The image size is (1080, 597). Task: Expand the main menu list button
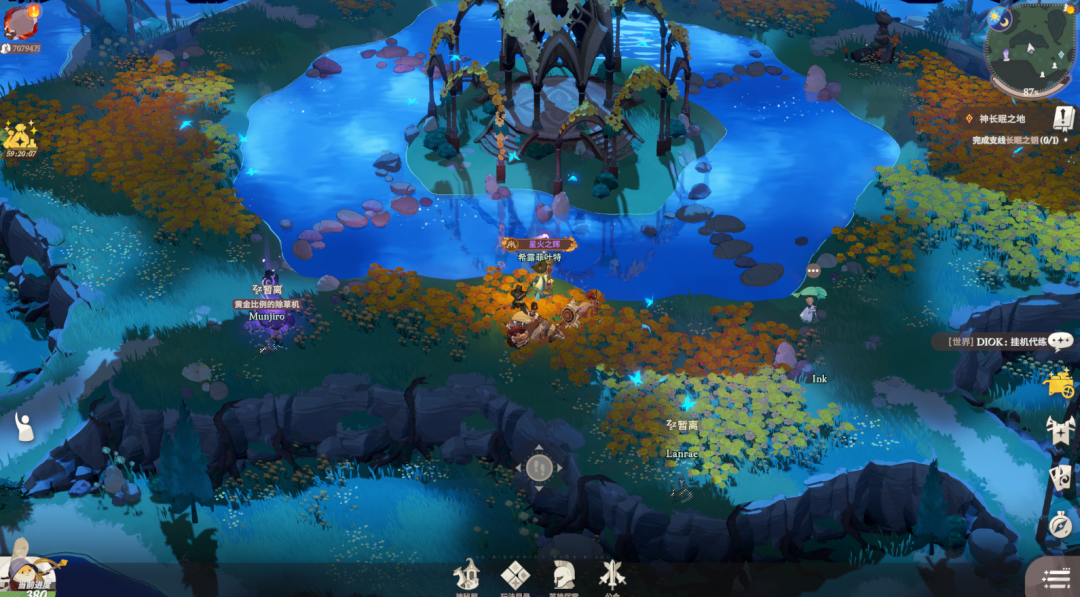(x=1056, y=578)
